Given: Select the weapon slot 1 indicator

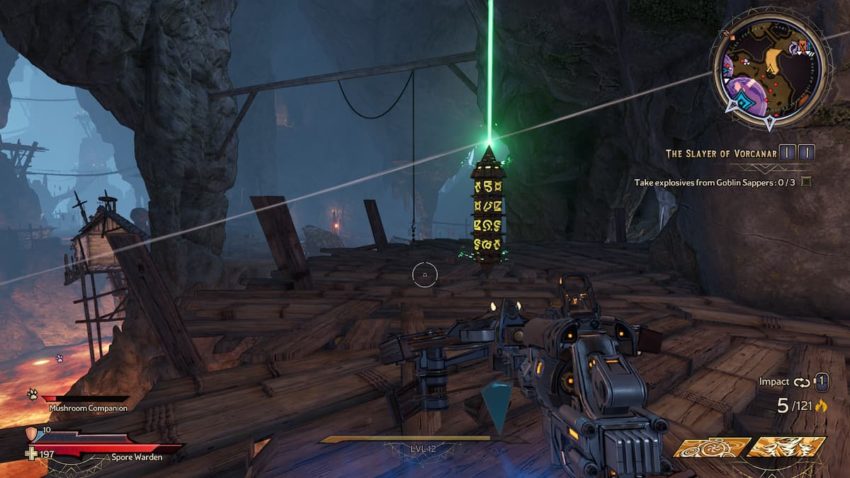Looking at the screenshot, I should pos(820,381).
